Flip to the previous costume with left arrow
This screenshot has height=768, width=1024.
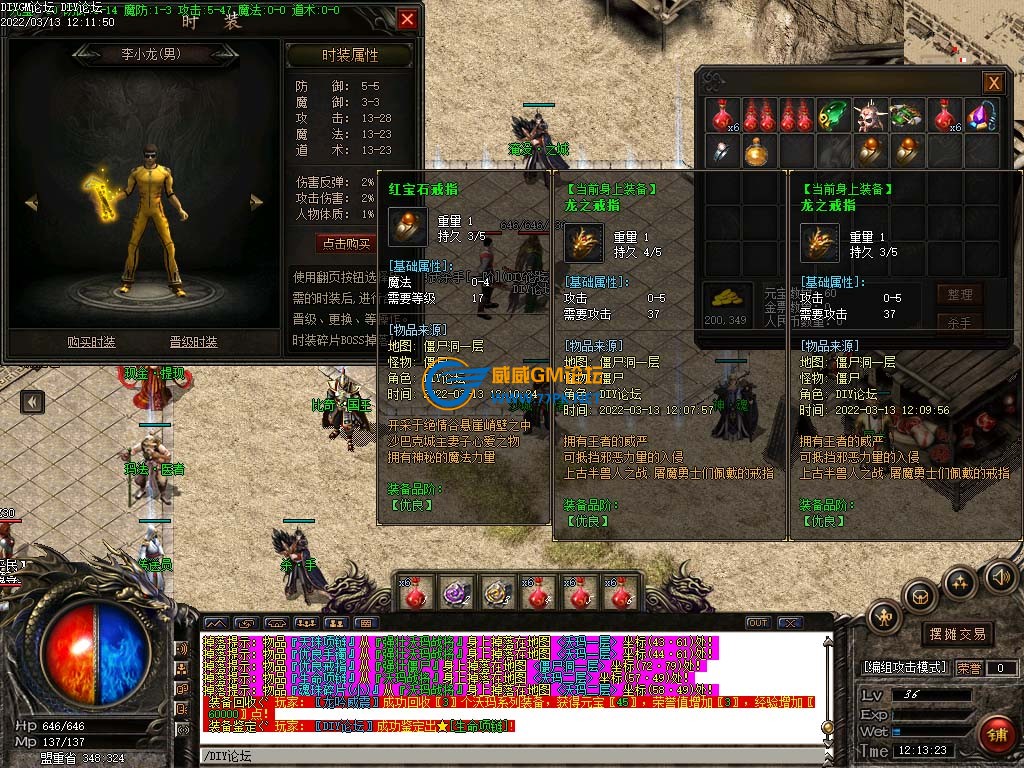click(x=31, y=203)
